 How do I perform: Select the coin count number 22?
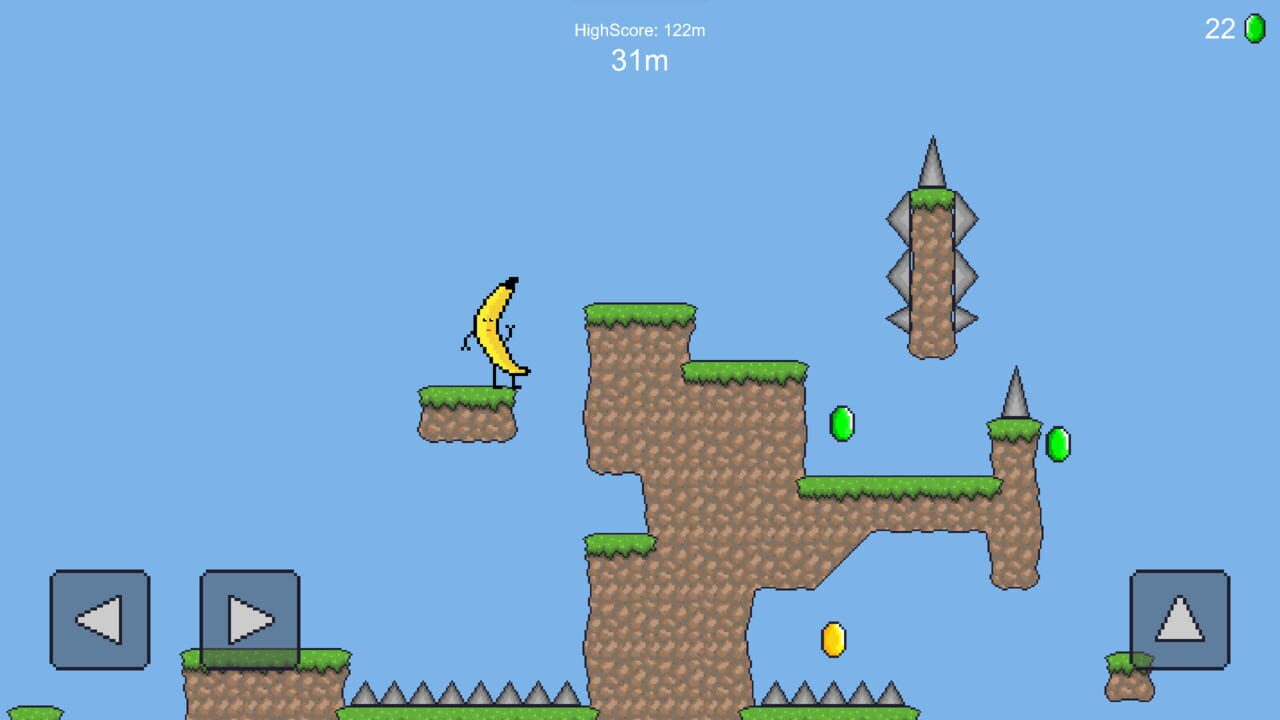click(x=1221, y=29)
